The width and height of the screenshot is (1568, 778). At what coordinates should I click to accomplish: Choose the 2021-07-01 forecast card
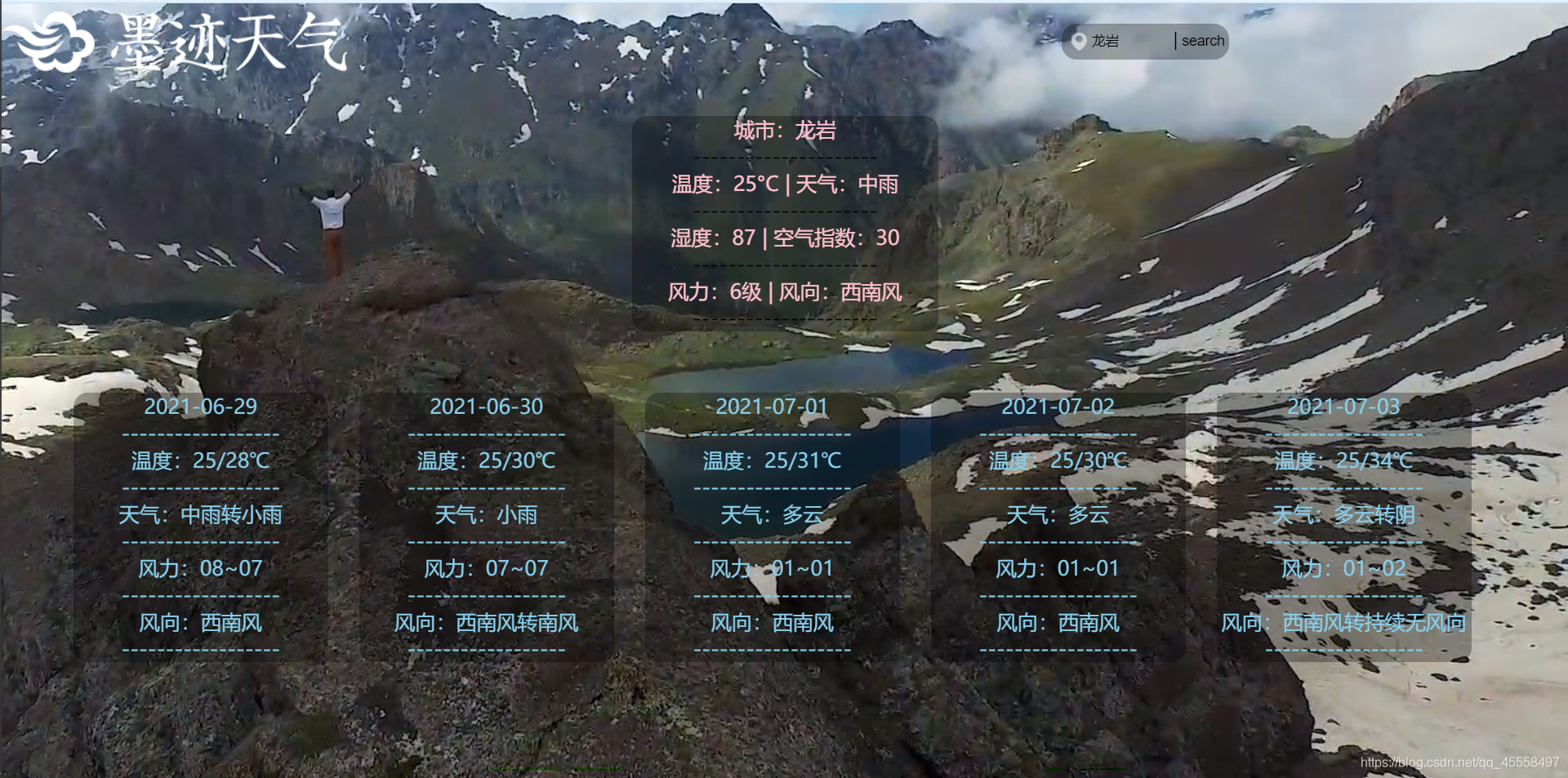tap(773, 527)
